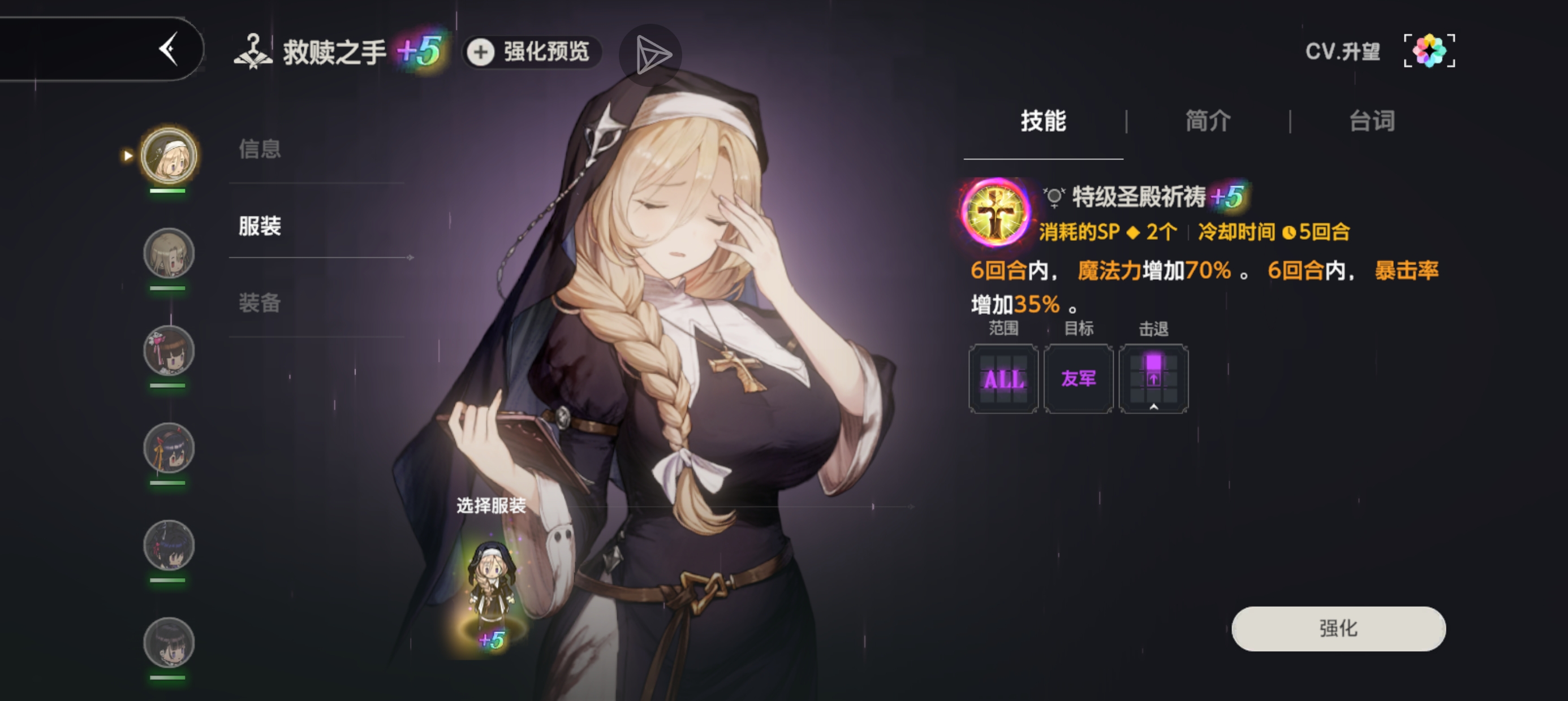This screenshot has height=701, width=1568.
Task: Choose the chibi nun costume thumbnail
Action: coord(491,590)
